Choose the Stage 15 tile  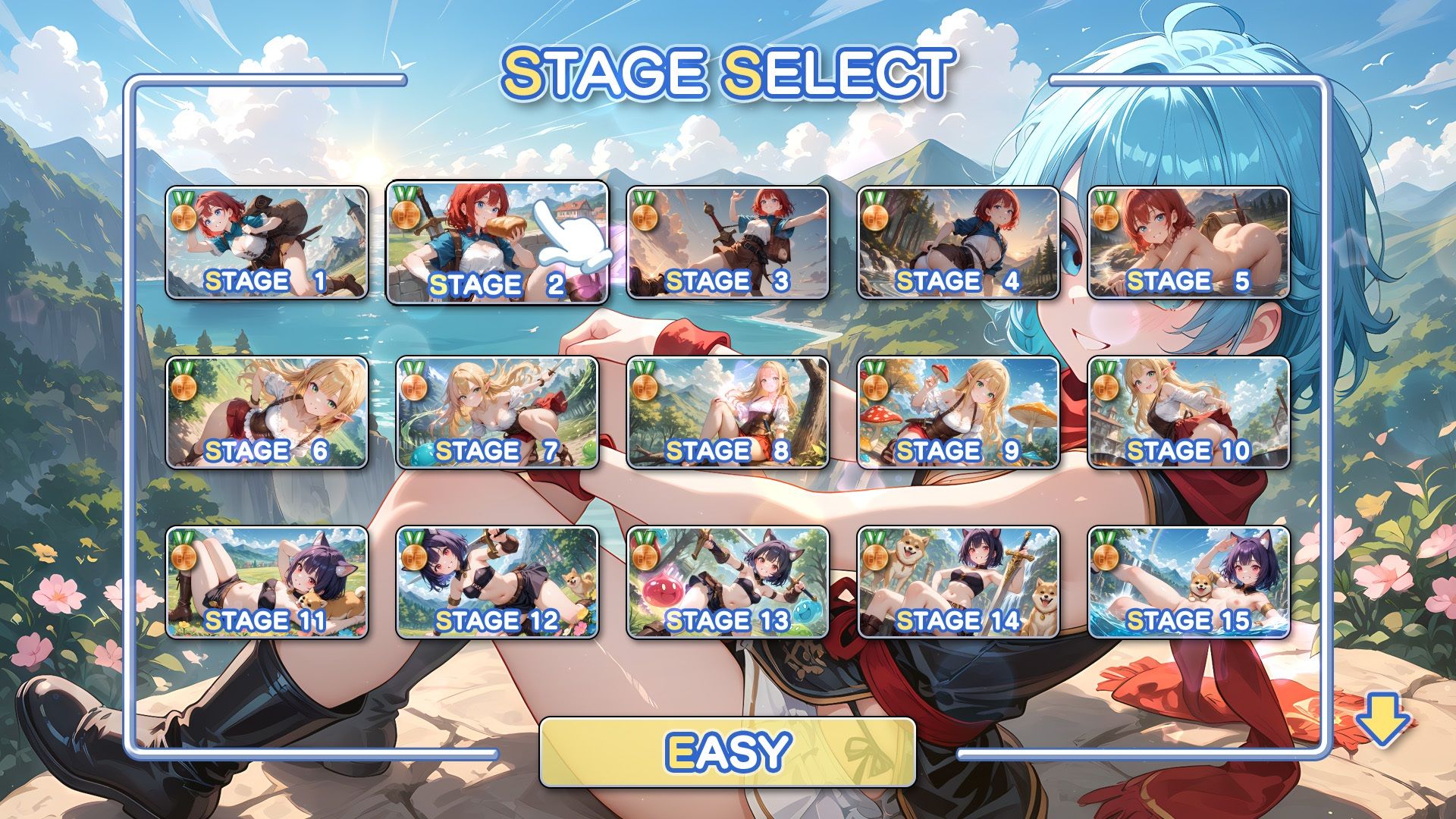[x=1189, y=582]
